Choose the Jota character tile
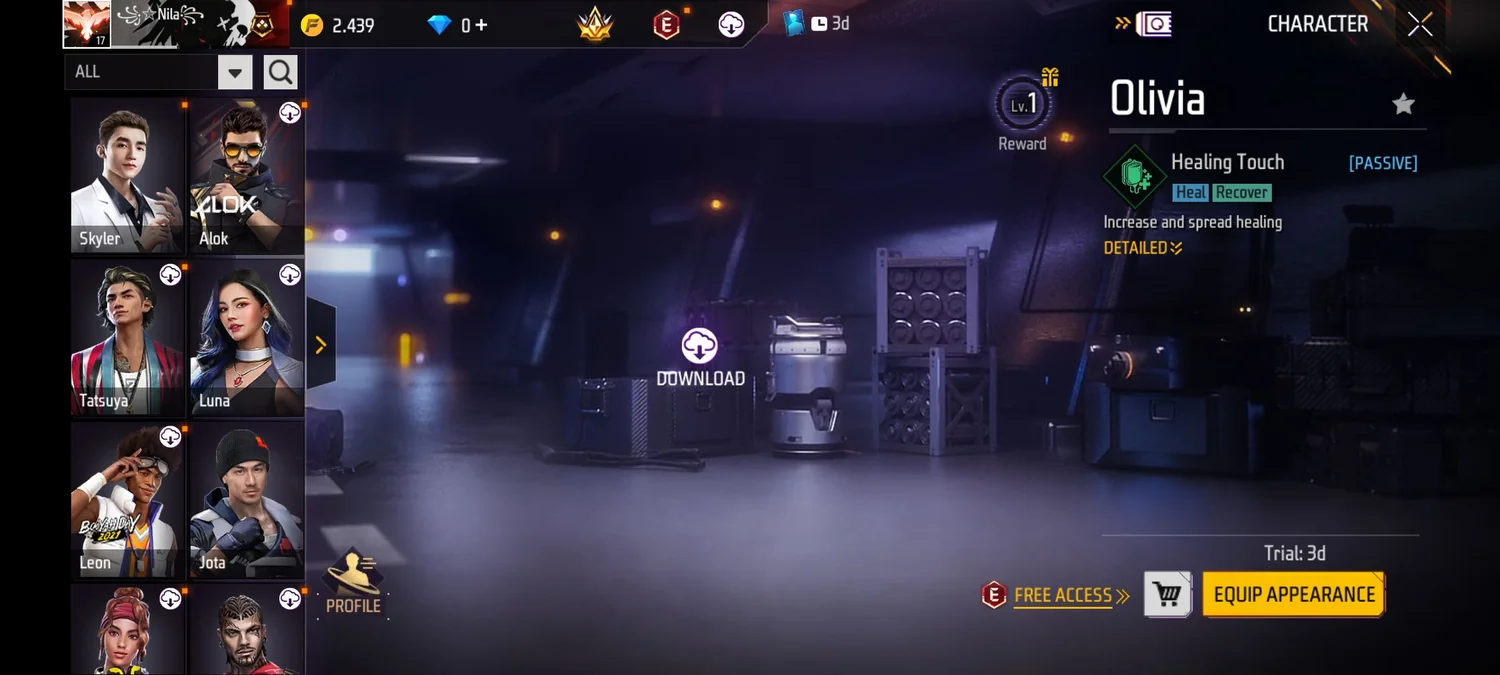This screenshot has height=675, width=1500. tap(247, 499)
